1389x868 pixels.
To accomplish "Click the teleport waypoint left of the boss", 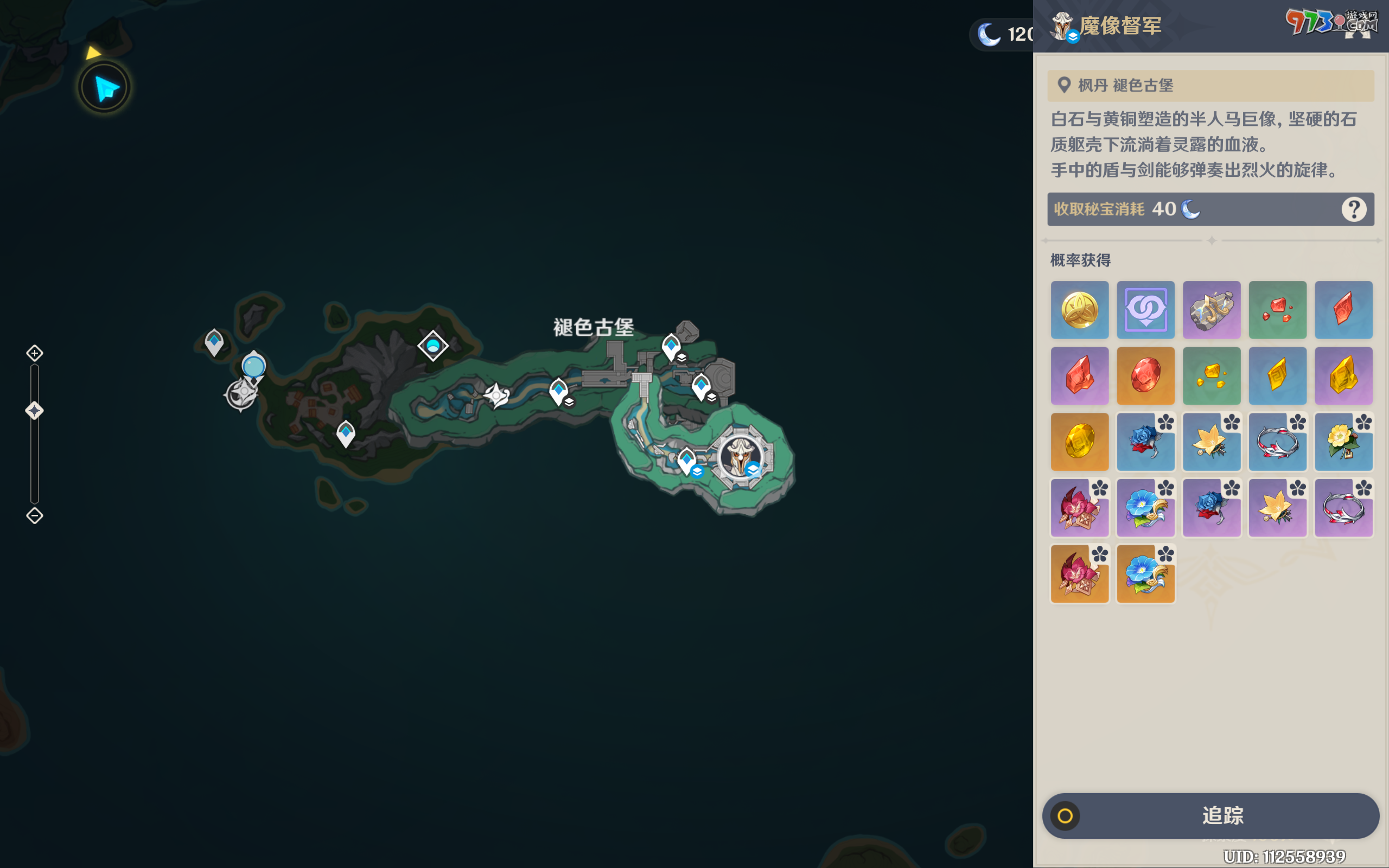I will (687, 461).
